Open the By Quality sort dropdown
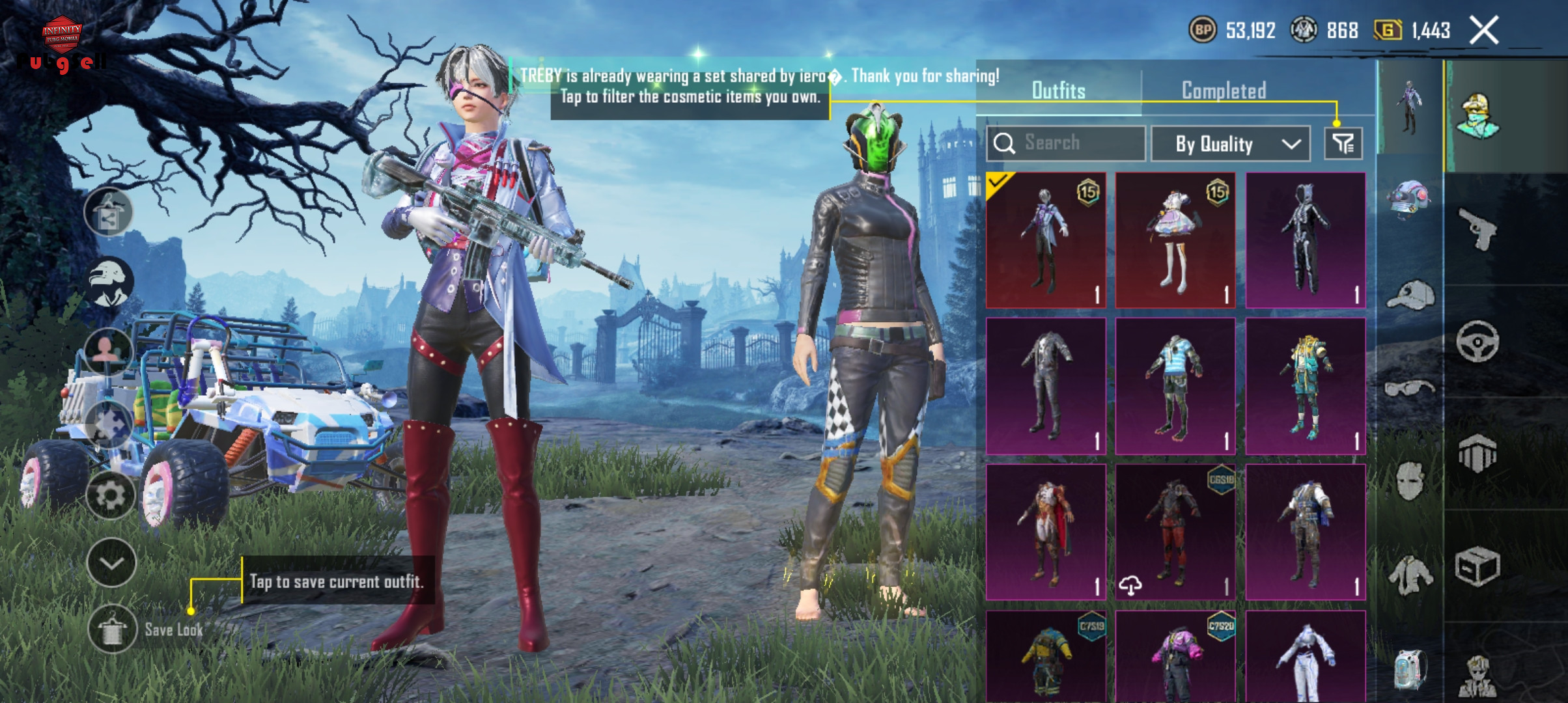The image size is (1568, 703). click(x=1230, y=144)
